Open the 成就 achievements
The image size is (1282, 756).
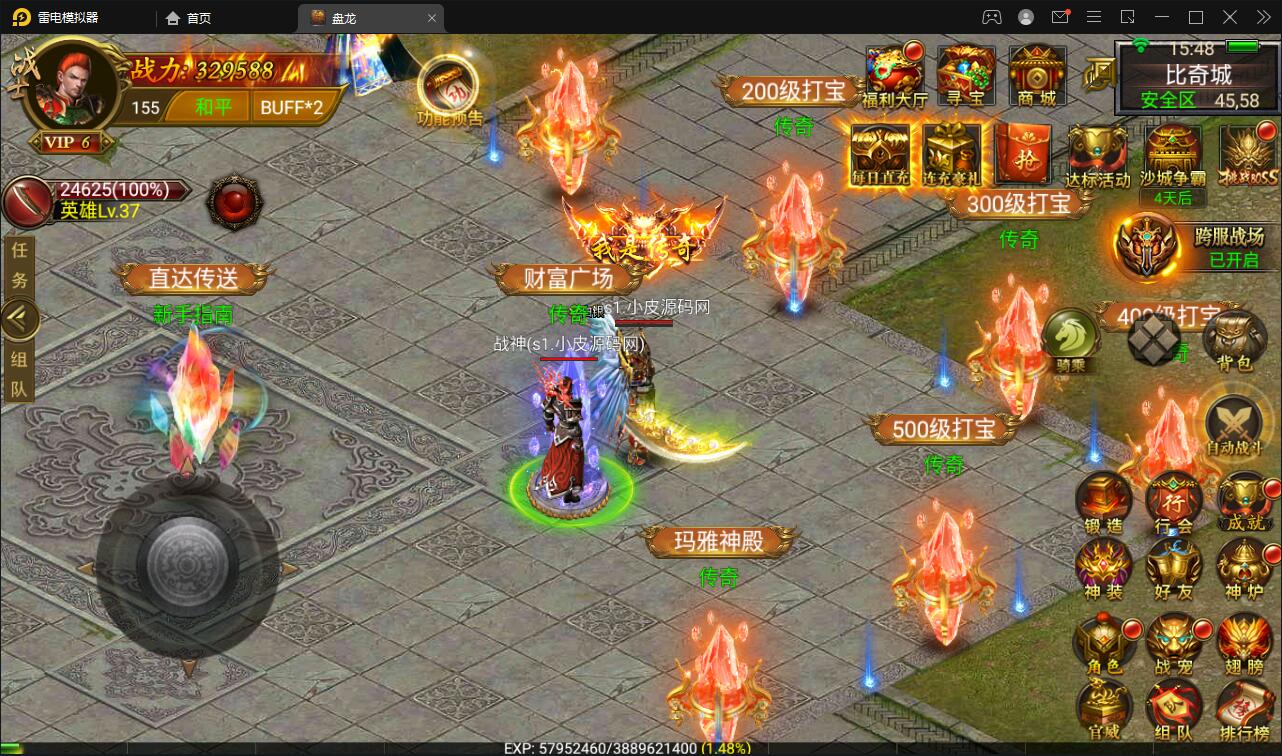tap(1244, 502)
